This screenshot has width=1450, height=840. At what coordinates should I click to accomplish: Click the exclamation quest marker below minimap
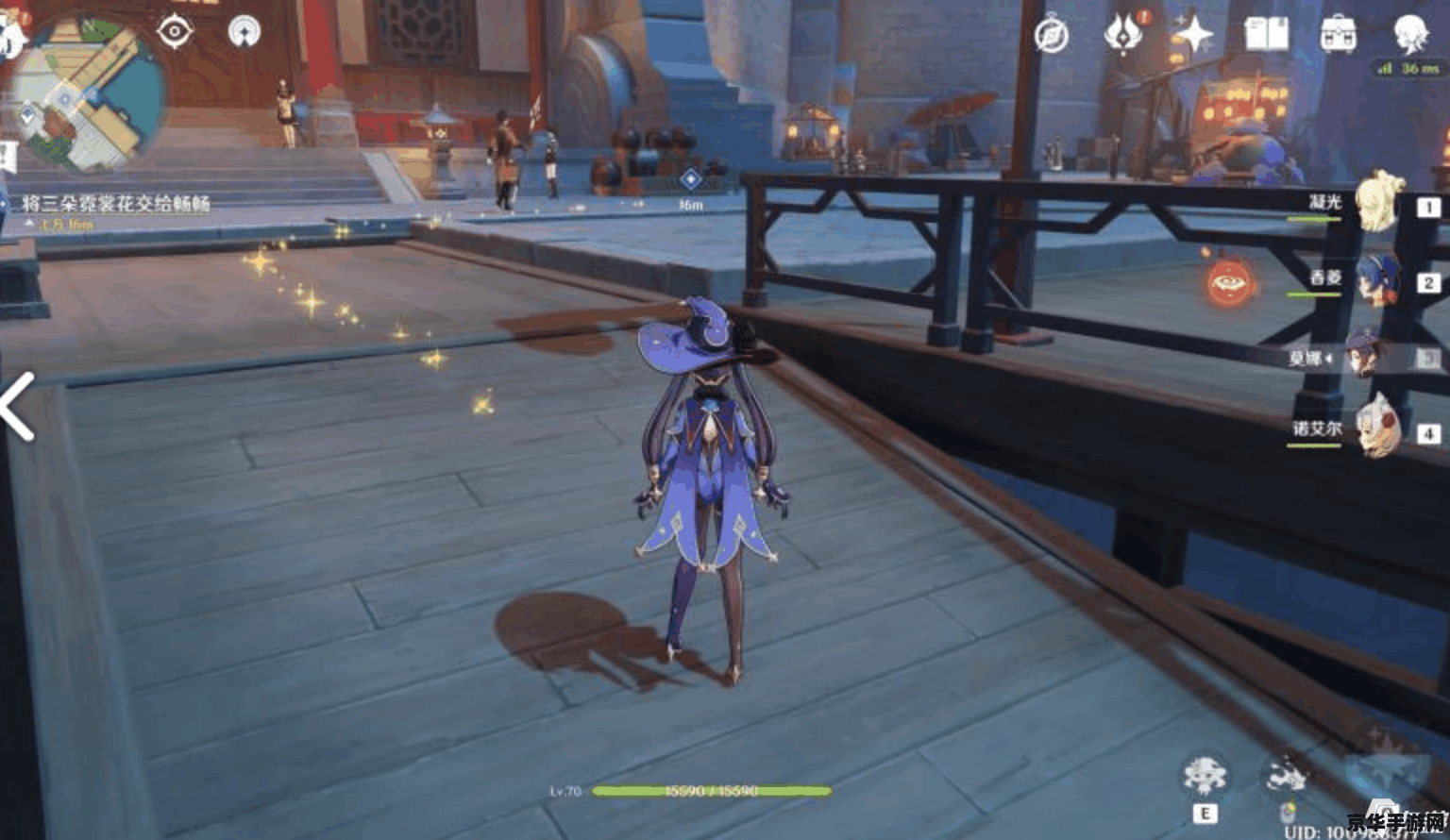[5, 157]
